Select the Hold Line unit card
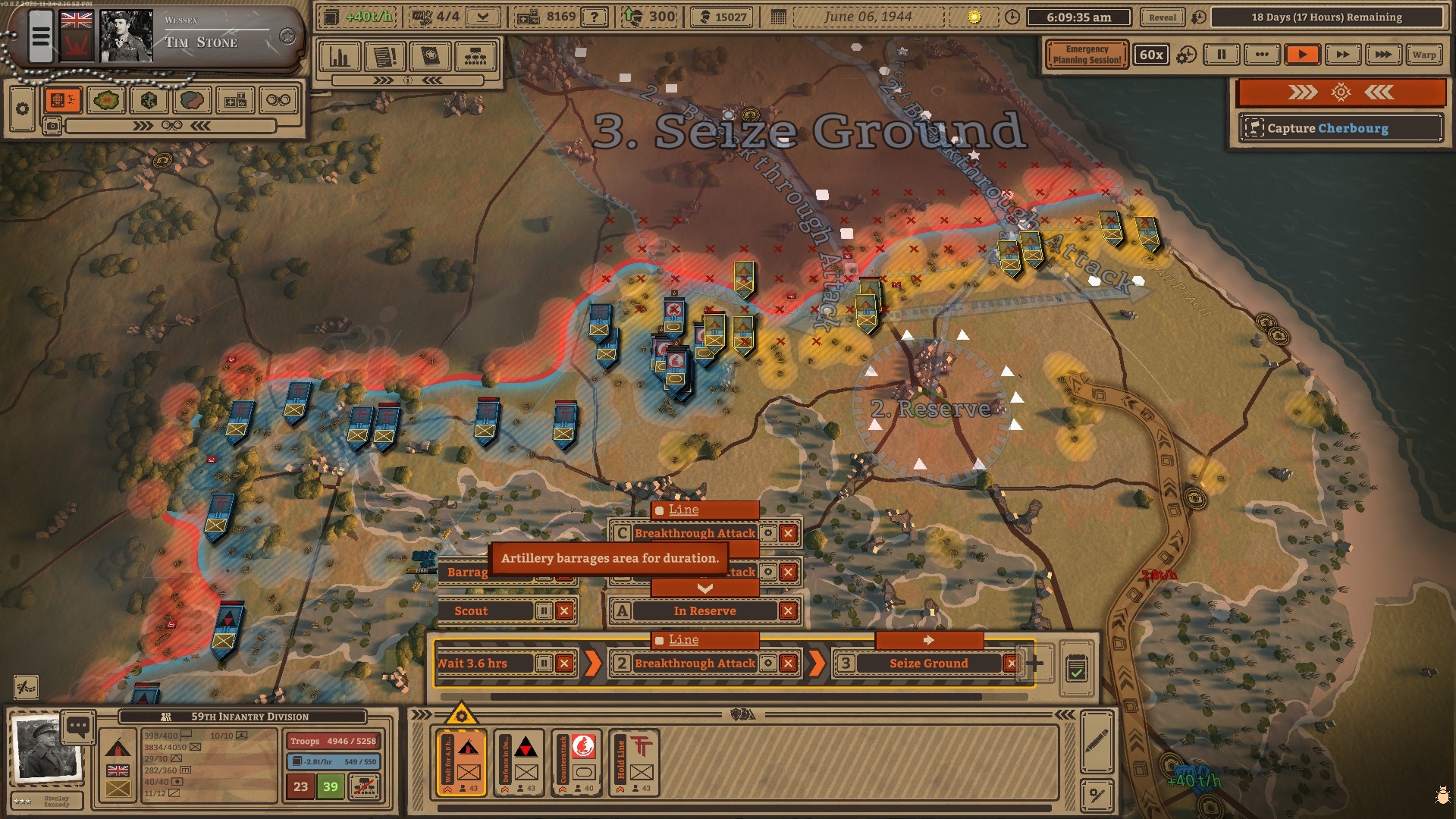This screenshot has height=819, width=1456. pyautogui.click(x=635, y=762)
